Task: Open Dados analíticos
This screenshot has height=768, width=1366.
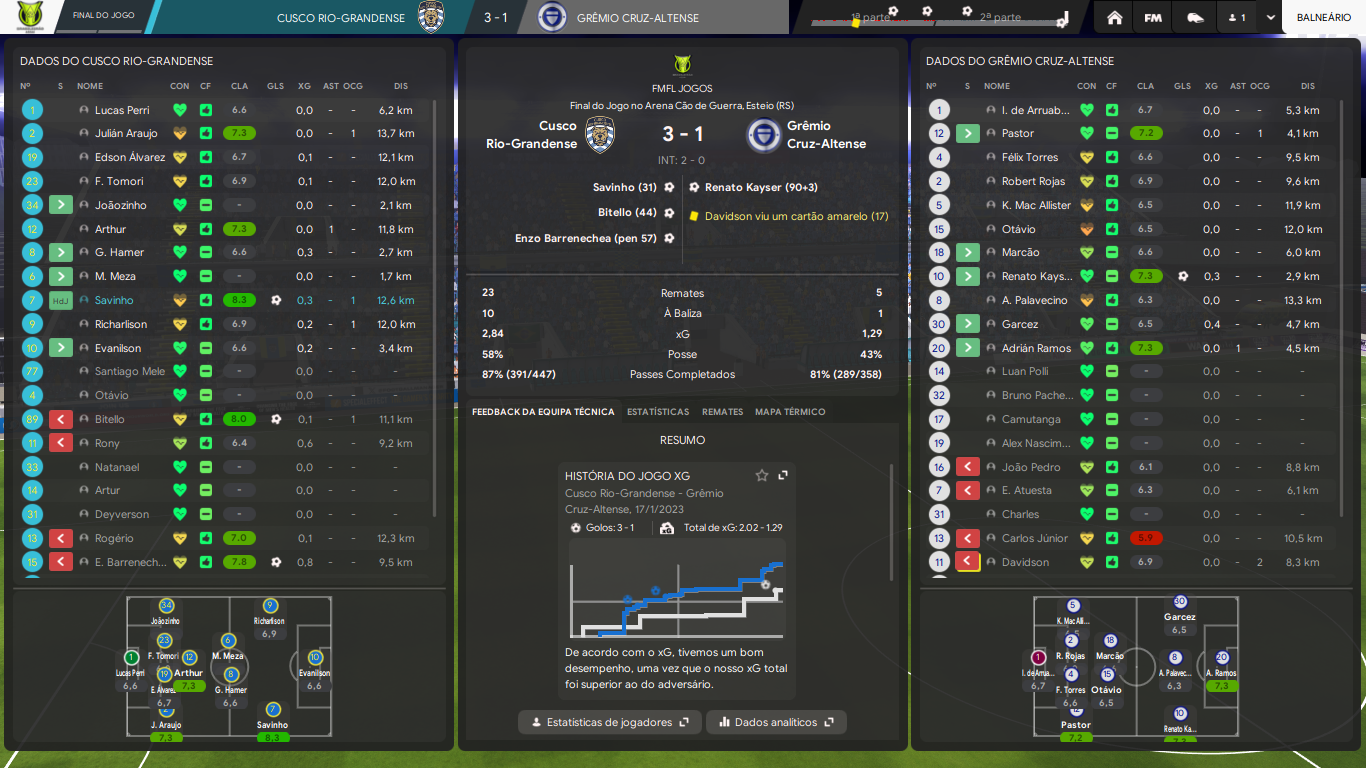Action: (x=776, y=722)
